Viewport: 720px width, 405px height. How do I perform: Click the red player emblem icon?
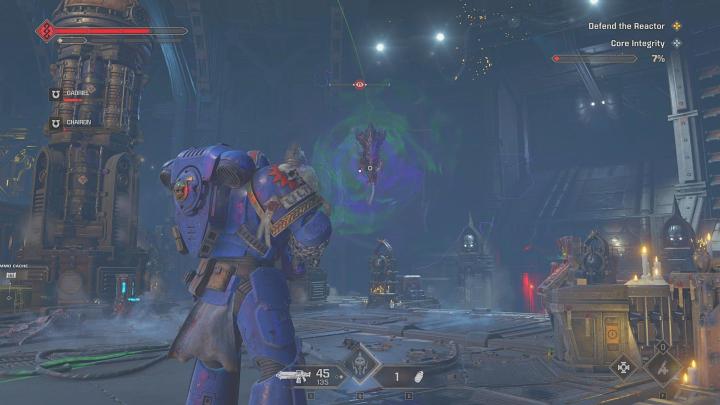click(x=45, y=31)
